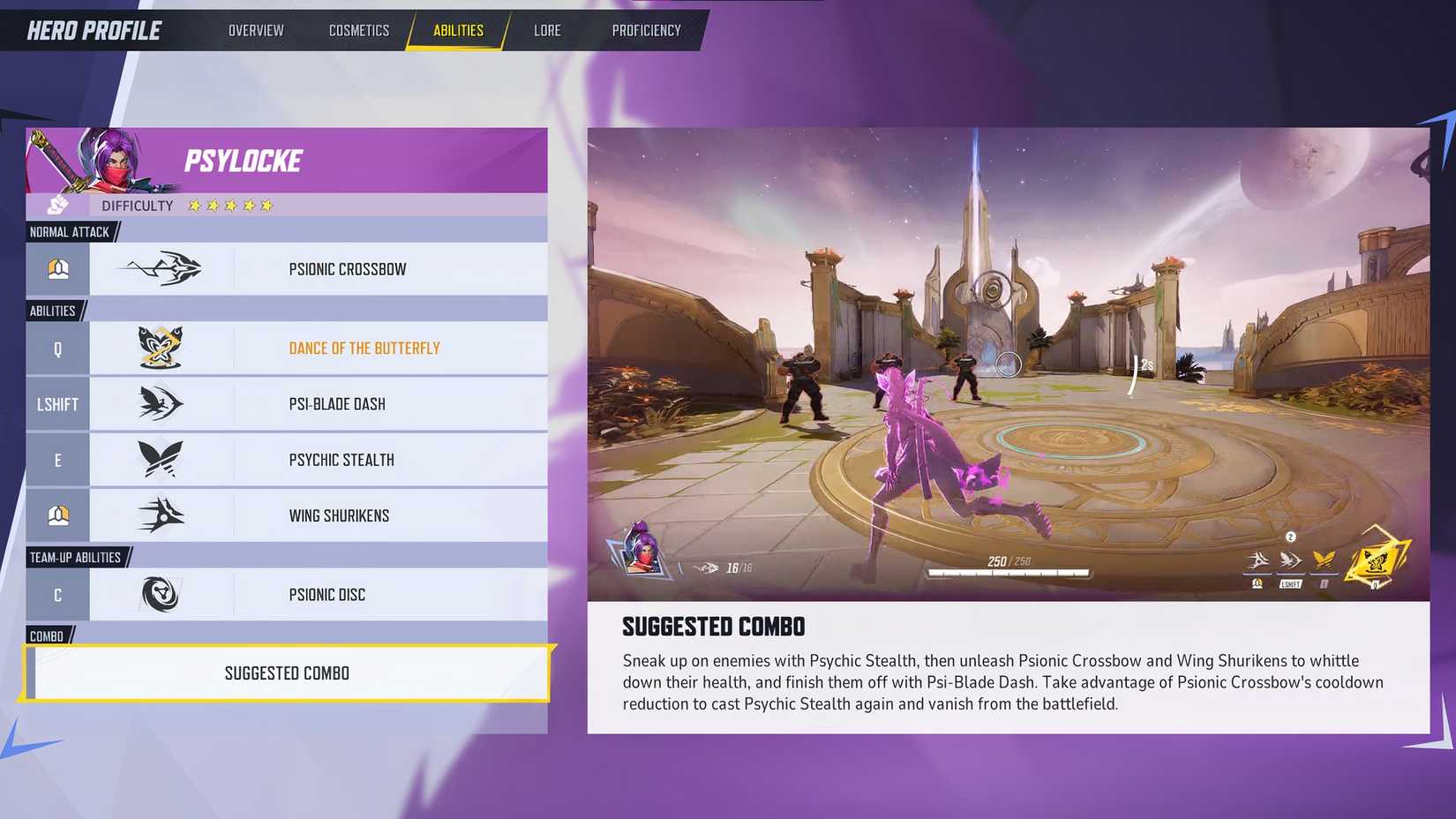The image size is (1456, 819).
Task: Click the Suggested Combo button
Action: pos(286,672)
